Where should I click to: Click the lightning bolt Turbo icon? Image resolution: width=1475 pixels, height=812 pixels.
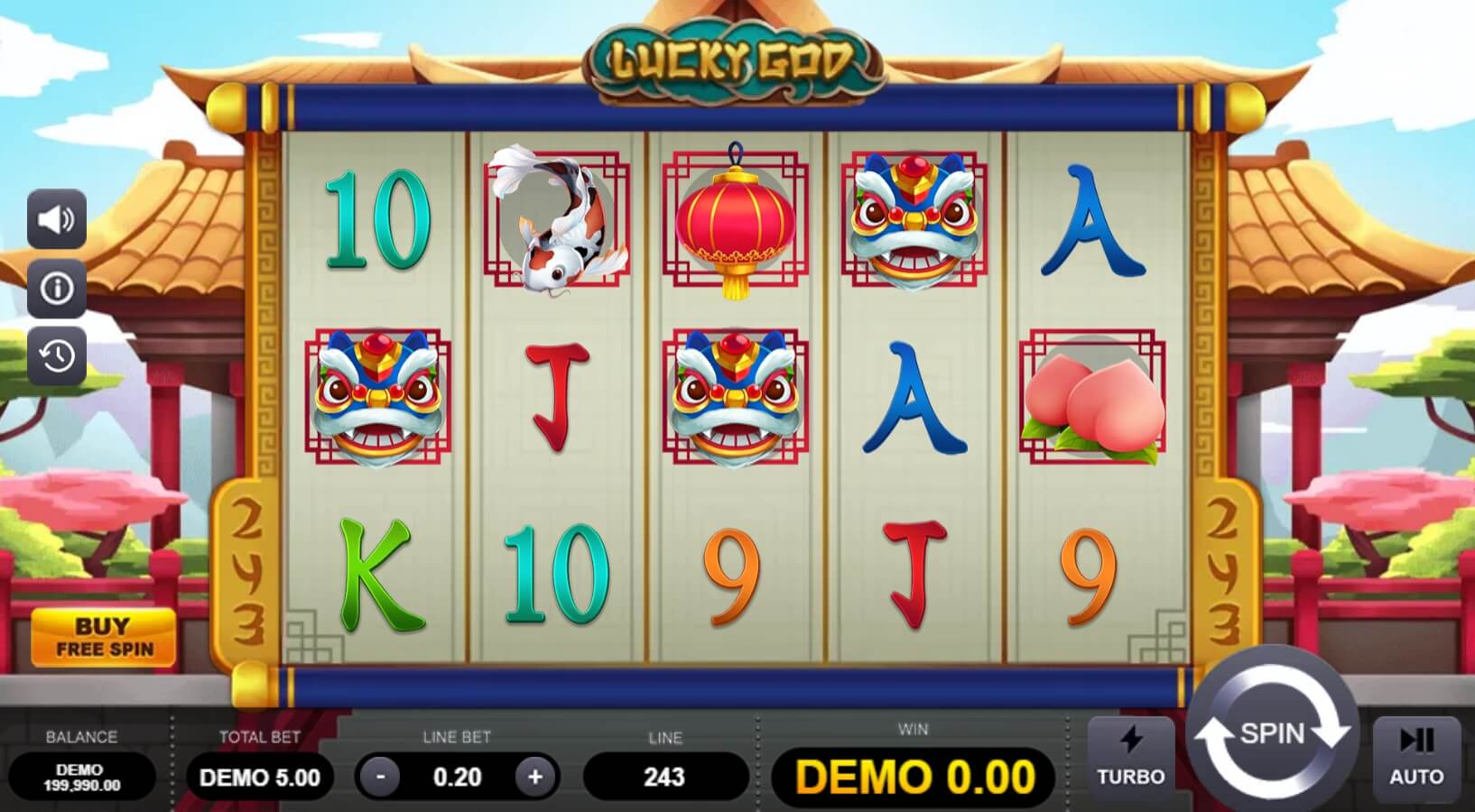click(1131, 742)
